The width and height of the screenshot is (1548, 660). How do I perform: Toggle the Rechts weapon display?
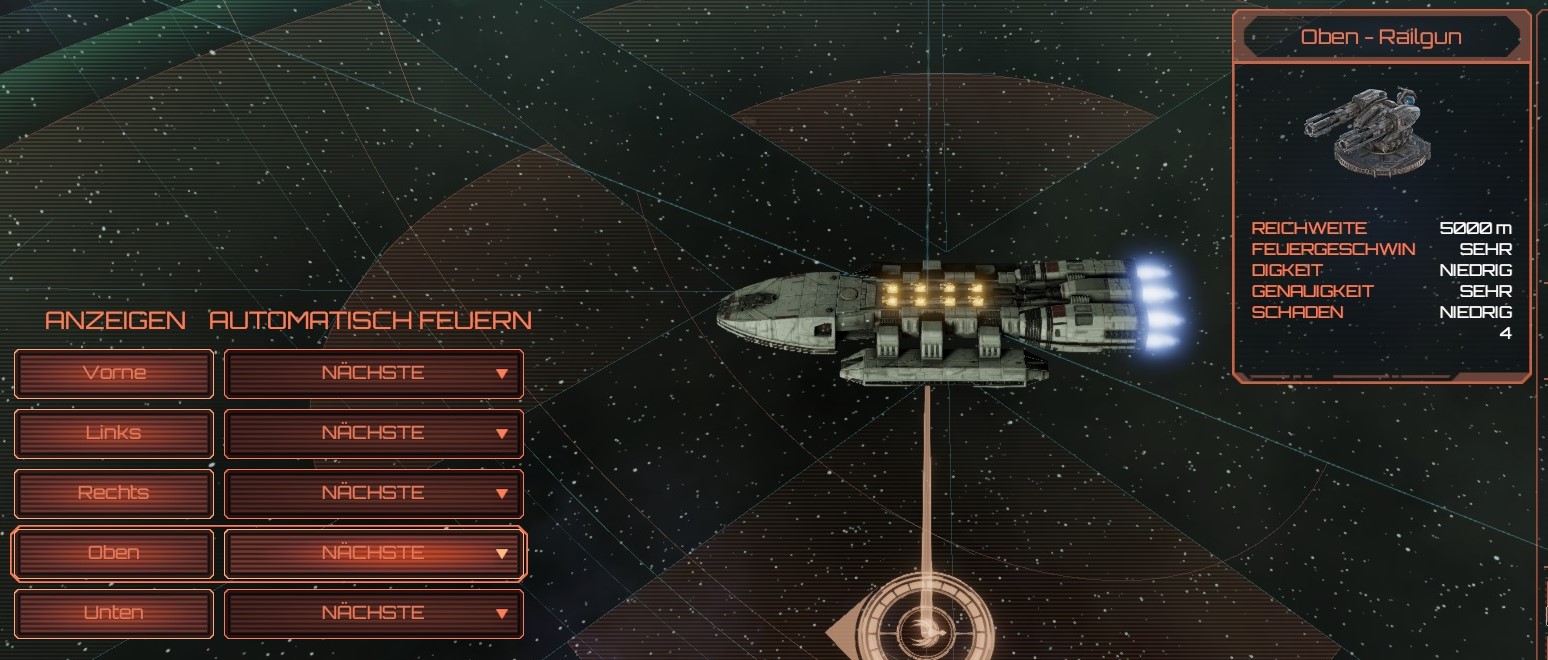(114, 493)
